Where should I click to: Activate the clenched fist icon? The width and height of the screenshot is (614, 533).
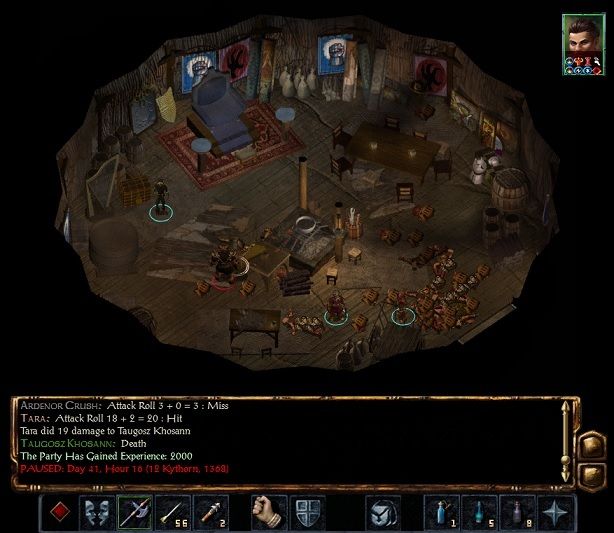[268, 512]
